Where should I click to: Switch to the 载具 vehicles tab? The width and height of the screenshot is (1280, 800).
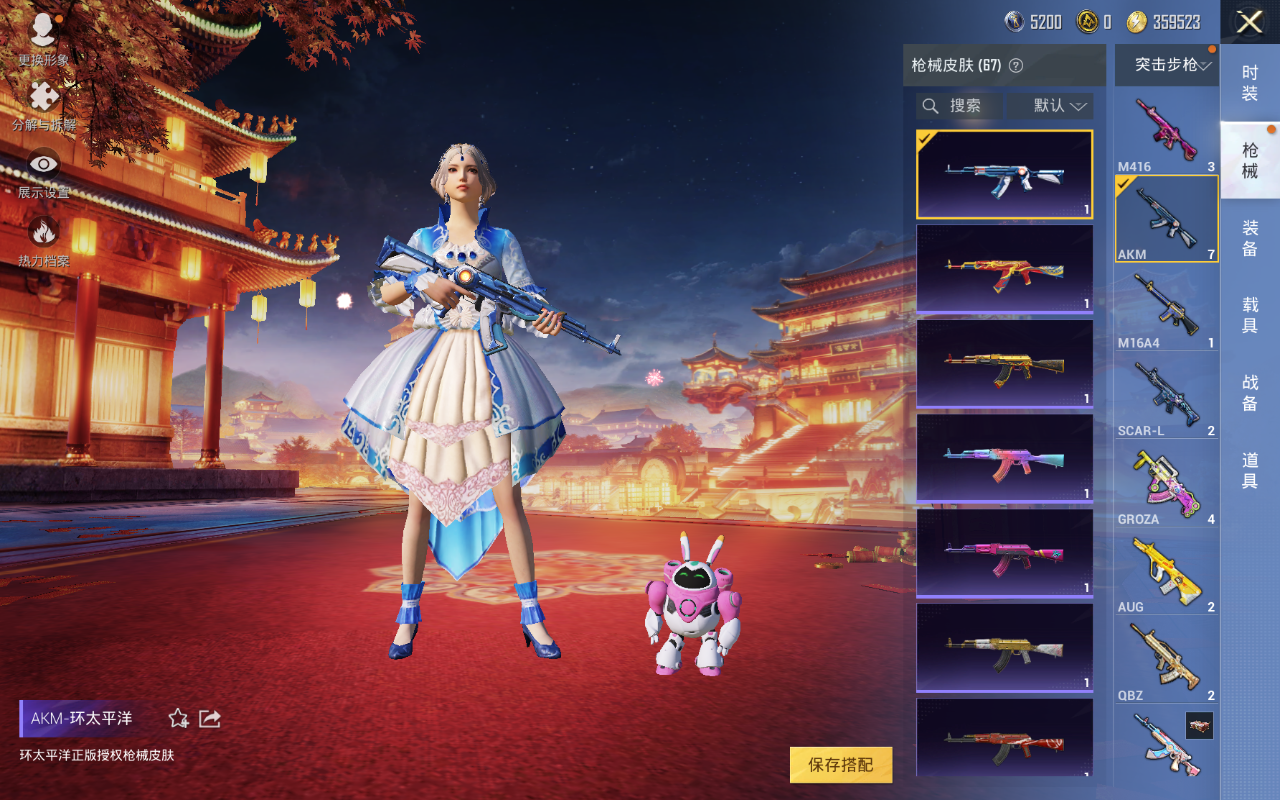pyautogui.click(x=1250, y=315)
